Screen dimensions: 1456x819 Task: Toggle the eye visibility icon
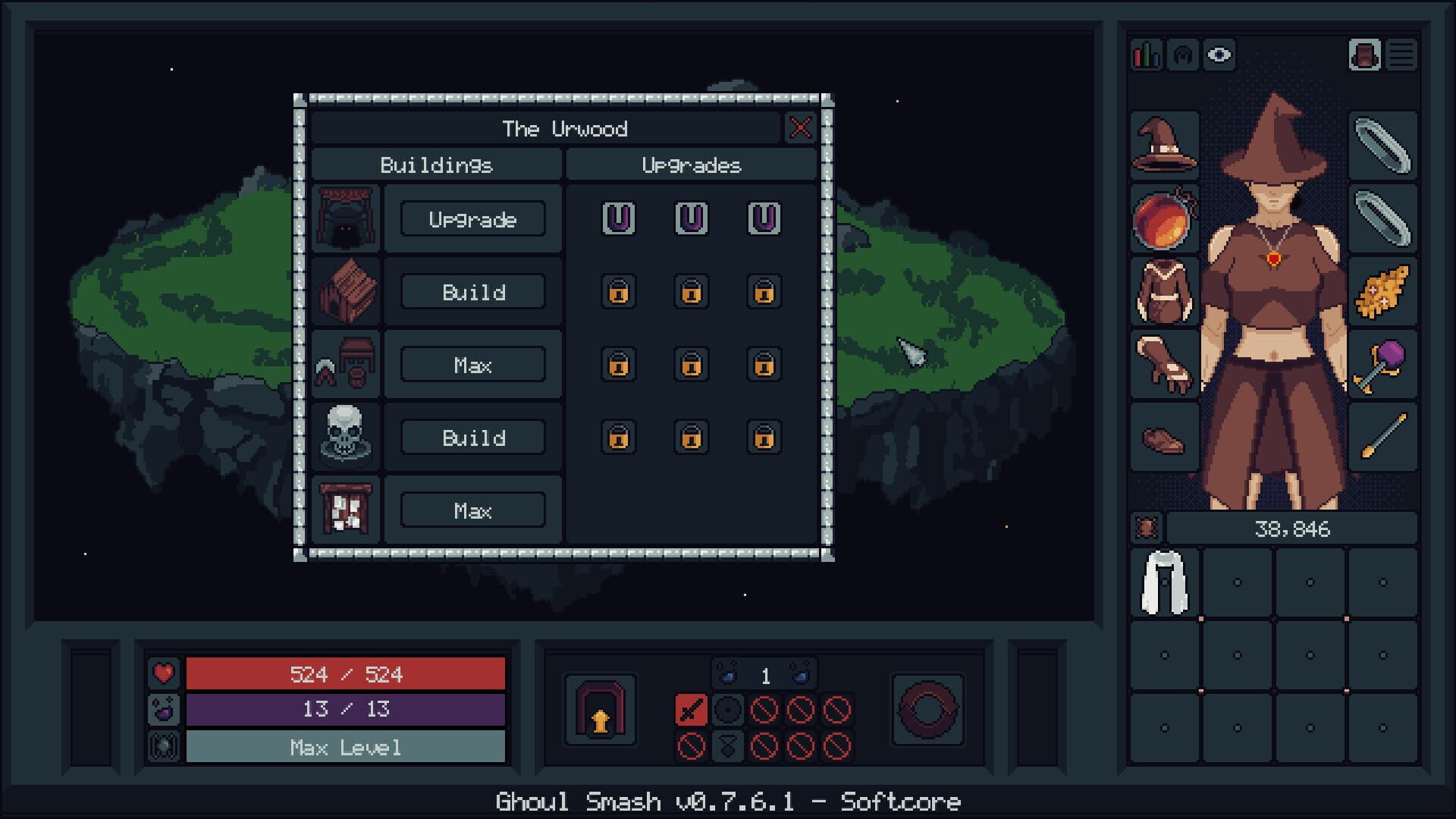[x=1221, y=55]
